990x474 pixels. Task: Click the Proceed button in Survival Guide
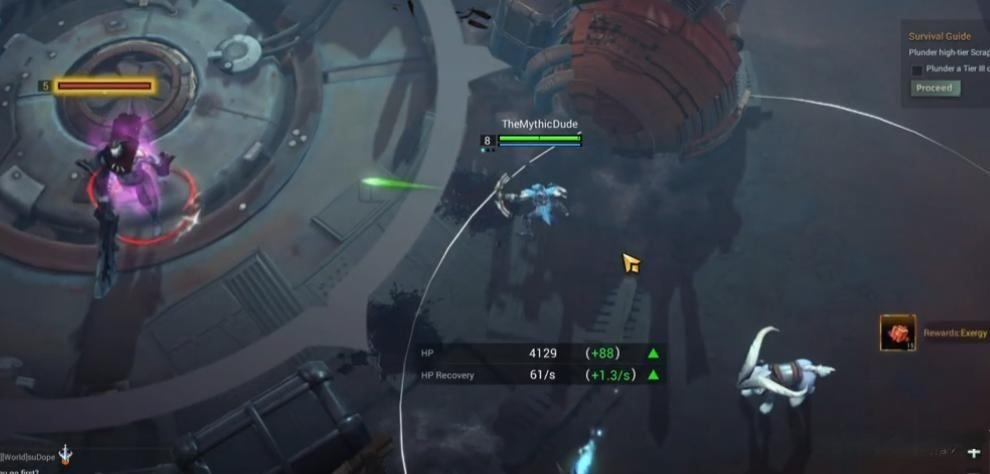[935, 88]
